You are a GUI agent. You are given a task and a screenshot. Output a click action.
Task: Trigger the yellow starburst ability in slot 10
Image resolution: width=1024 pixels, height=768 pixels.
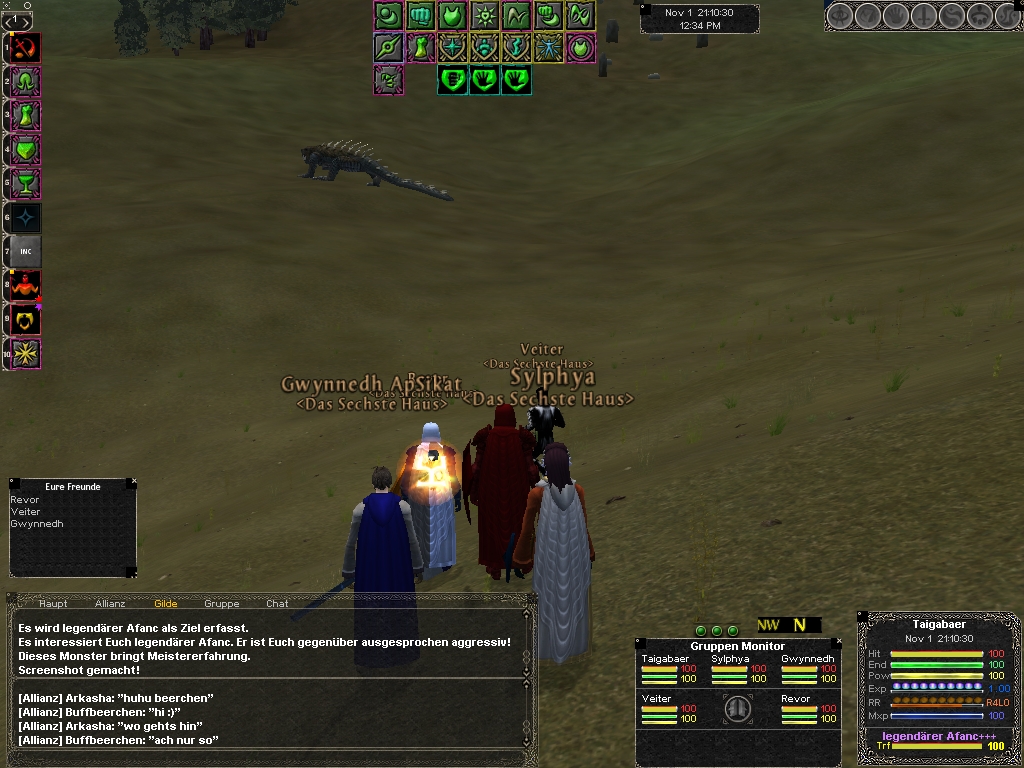(26, 353)
